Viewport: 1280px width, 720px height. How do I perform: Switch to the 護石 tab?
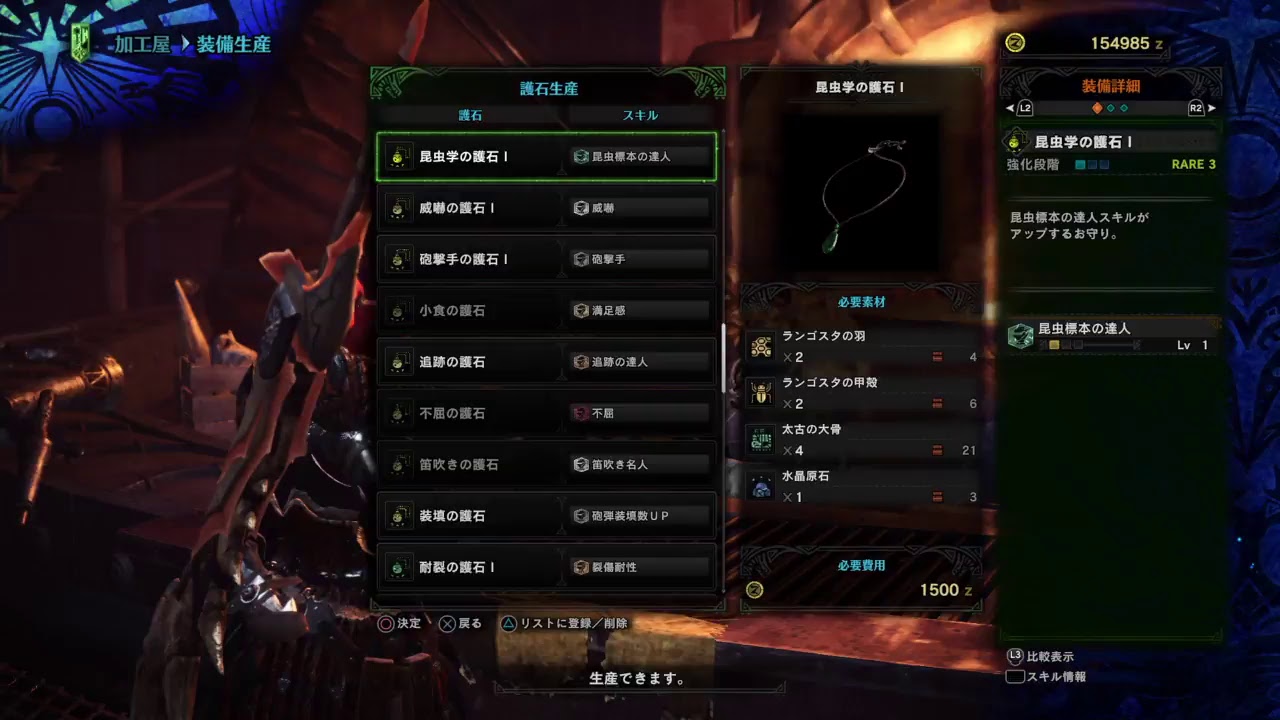tap(470, 114)
